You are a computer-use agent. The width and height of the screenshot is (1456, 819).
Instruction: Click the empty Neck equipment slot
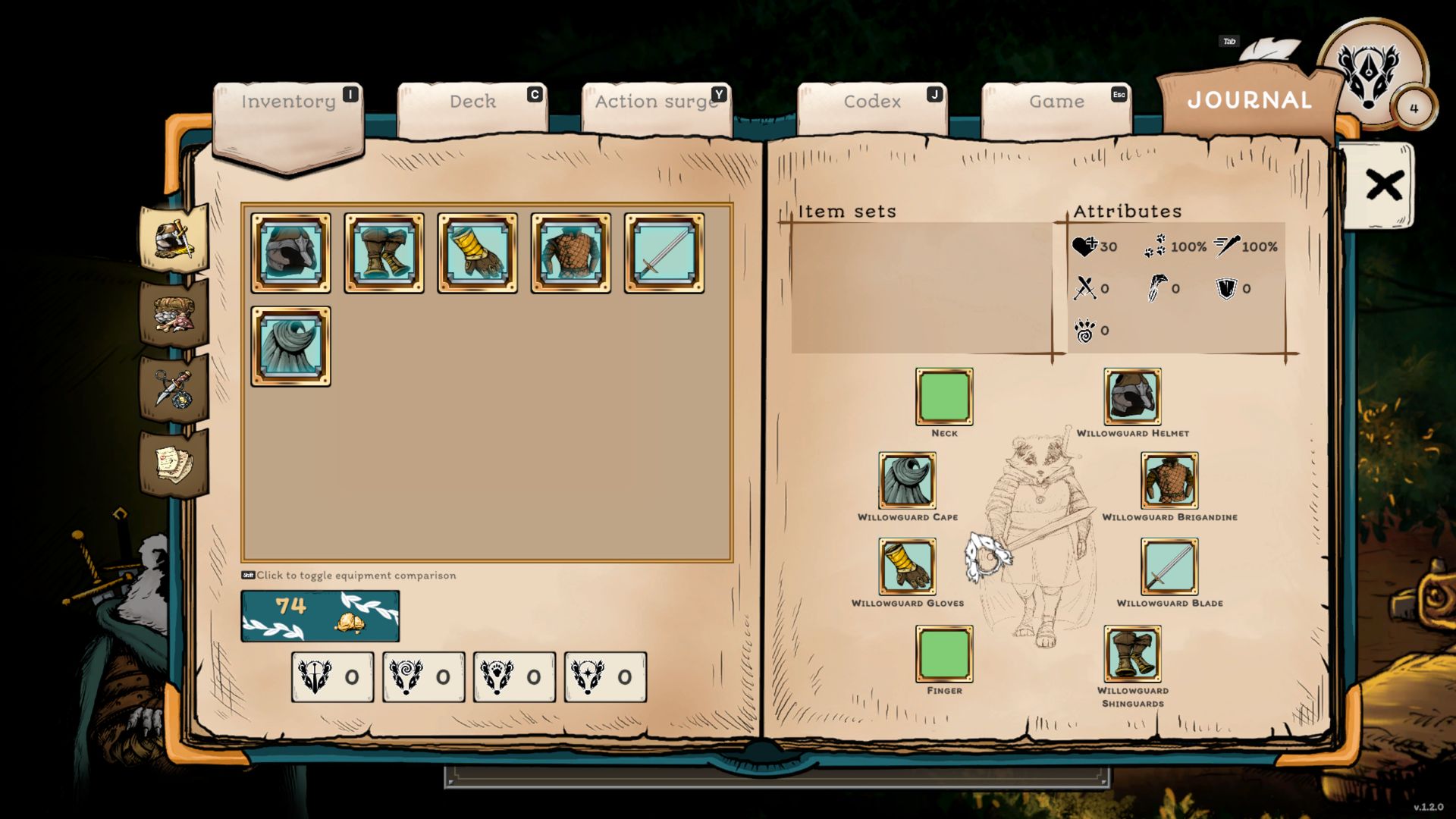(x=944, y=397)
